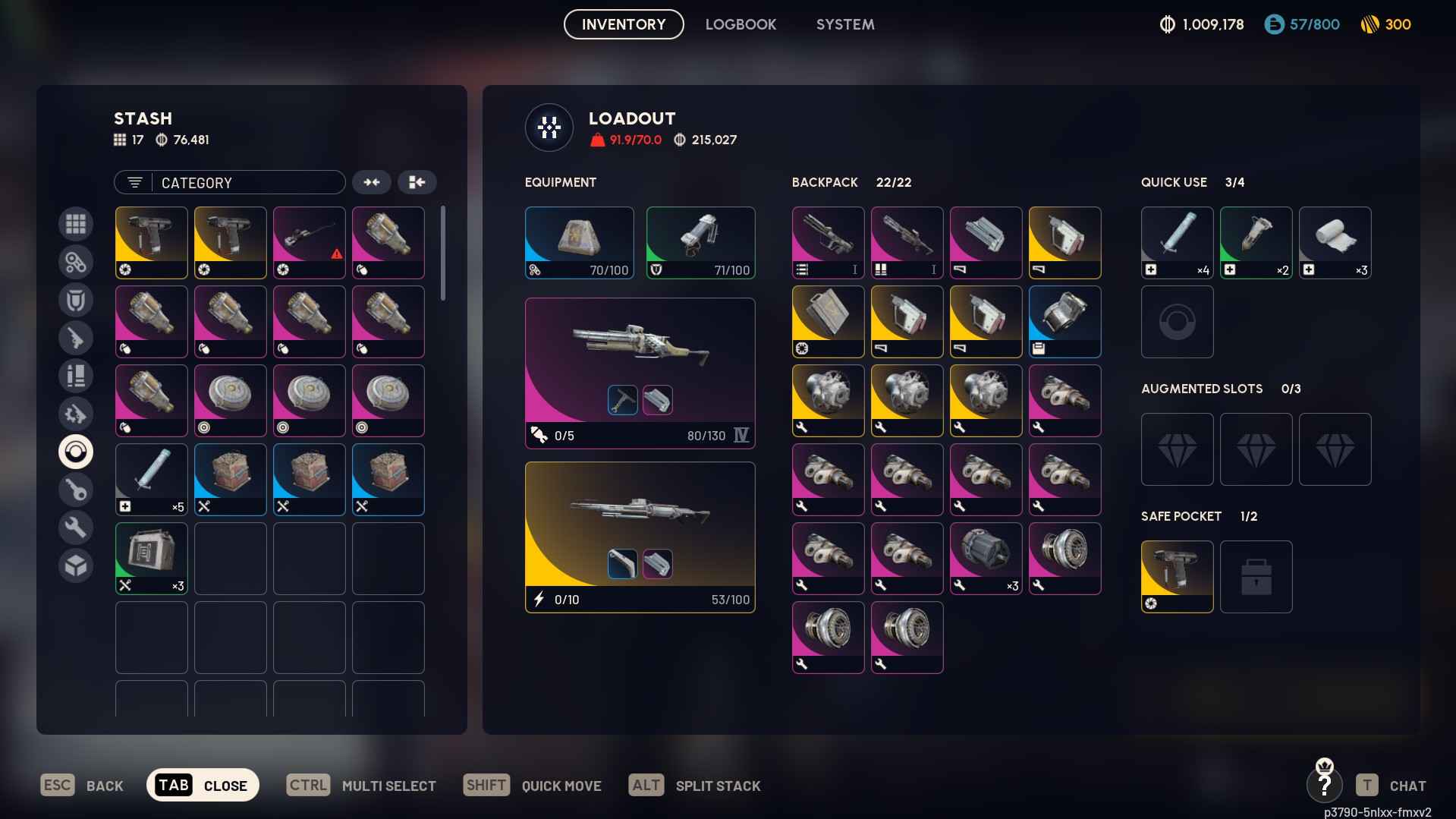Open the shield armor filter in the stash sidebar
This screenshot has width=1456, height=819.
point(76,300)
